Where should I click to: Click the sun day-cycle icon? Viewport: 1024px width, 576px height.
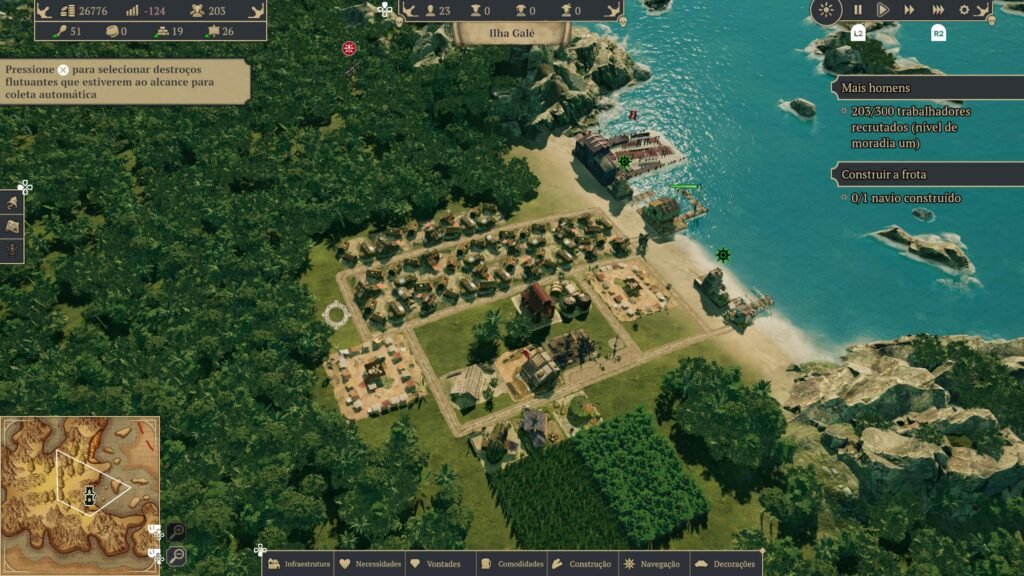coord(826,11)
